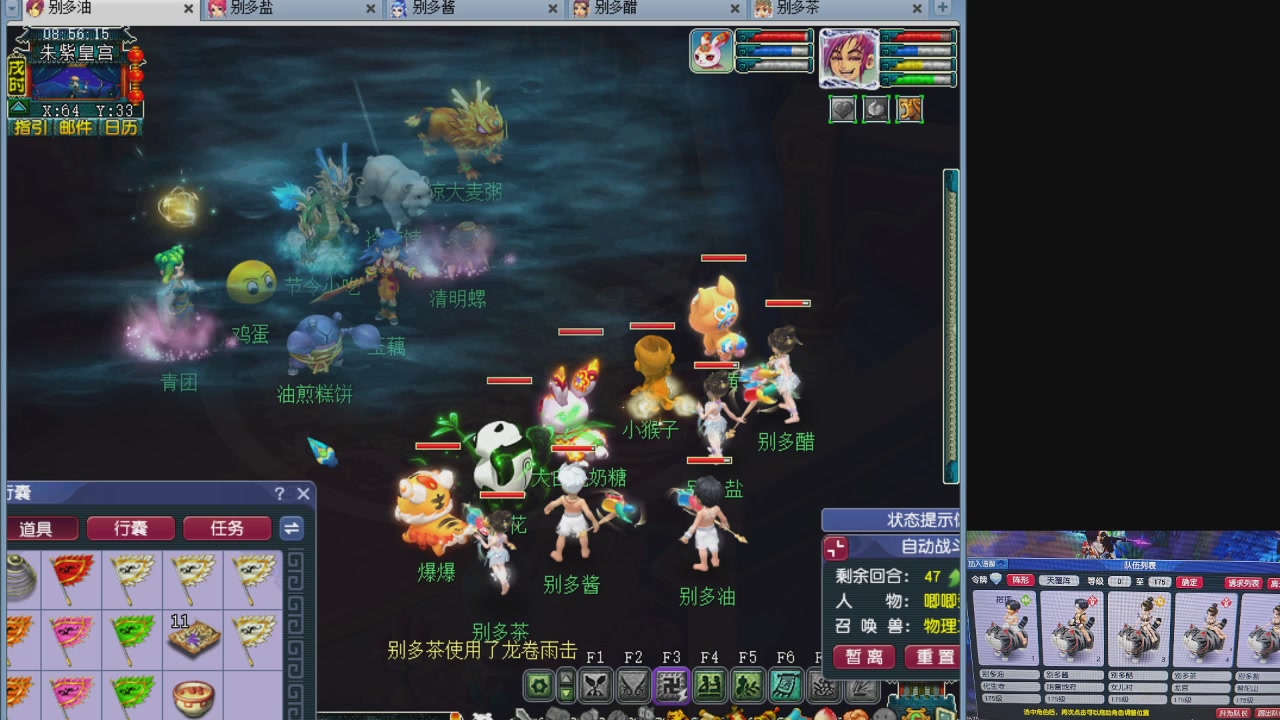Select the teal scroll skill icon in battle bar
This screenshot has height=720, width=1280.
click(x=786, y=687)
